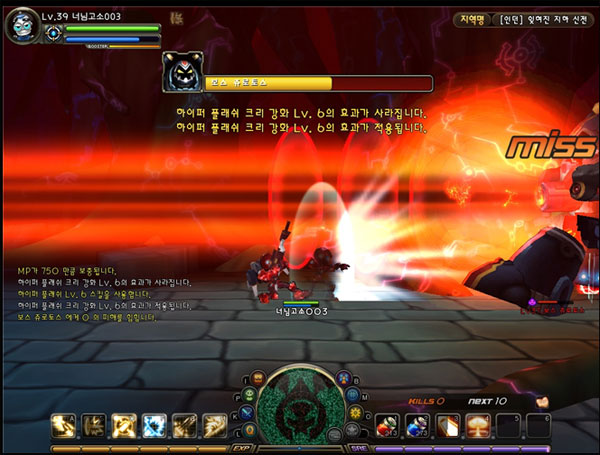Activate the last golden wing skill

coord(215,425)
